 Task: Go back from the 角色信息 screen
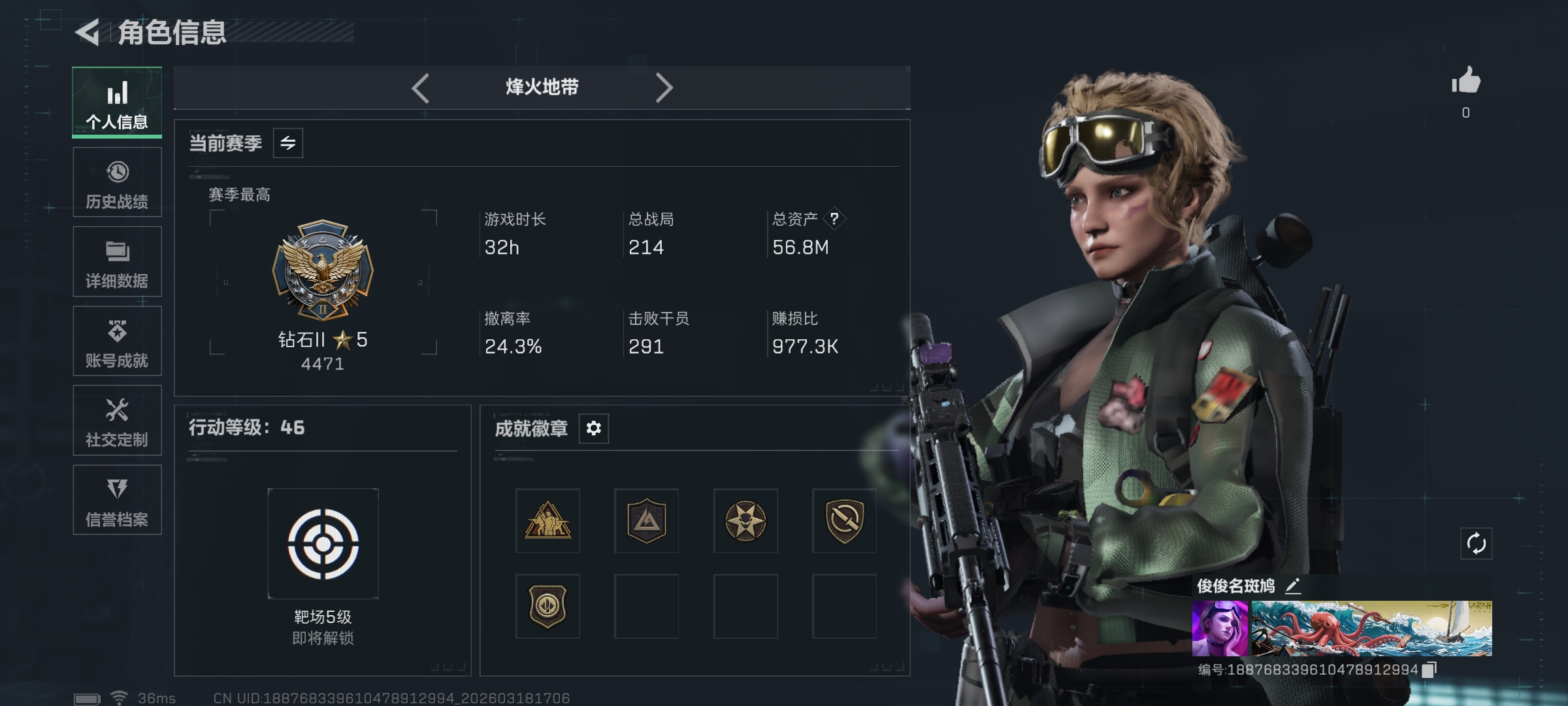click(88, 33)
